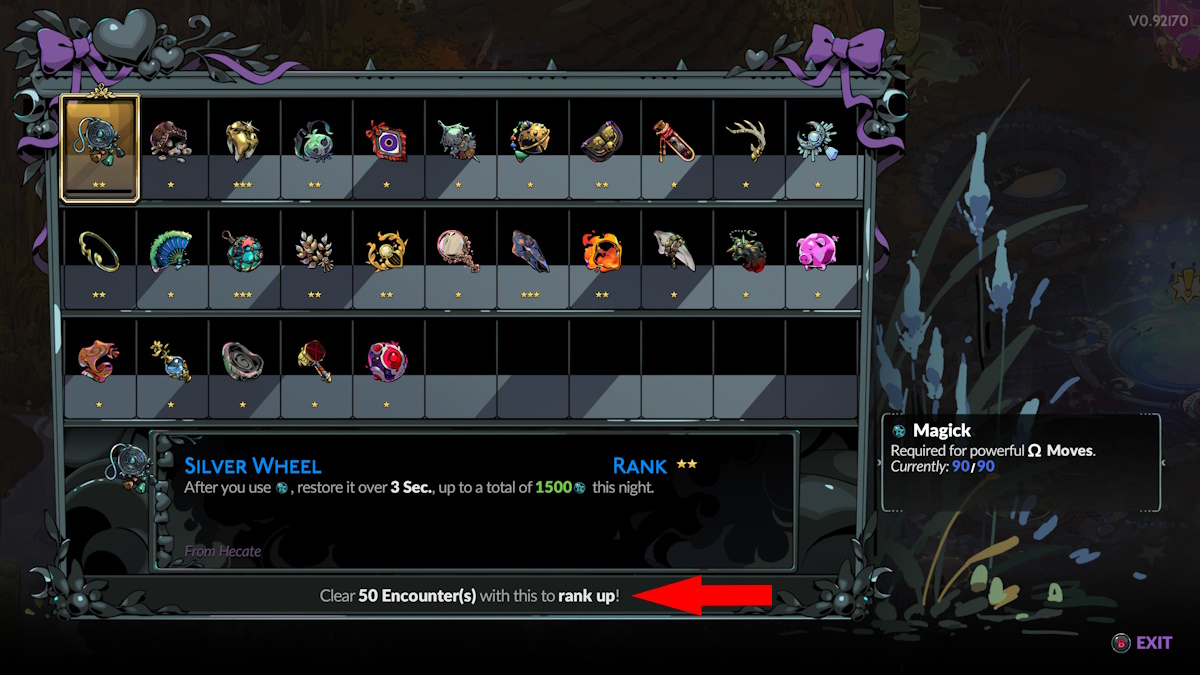Select the dark blue crystal shard keepsake
The image size is (1200, 675).
(x=532, y=251)
